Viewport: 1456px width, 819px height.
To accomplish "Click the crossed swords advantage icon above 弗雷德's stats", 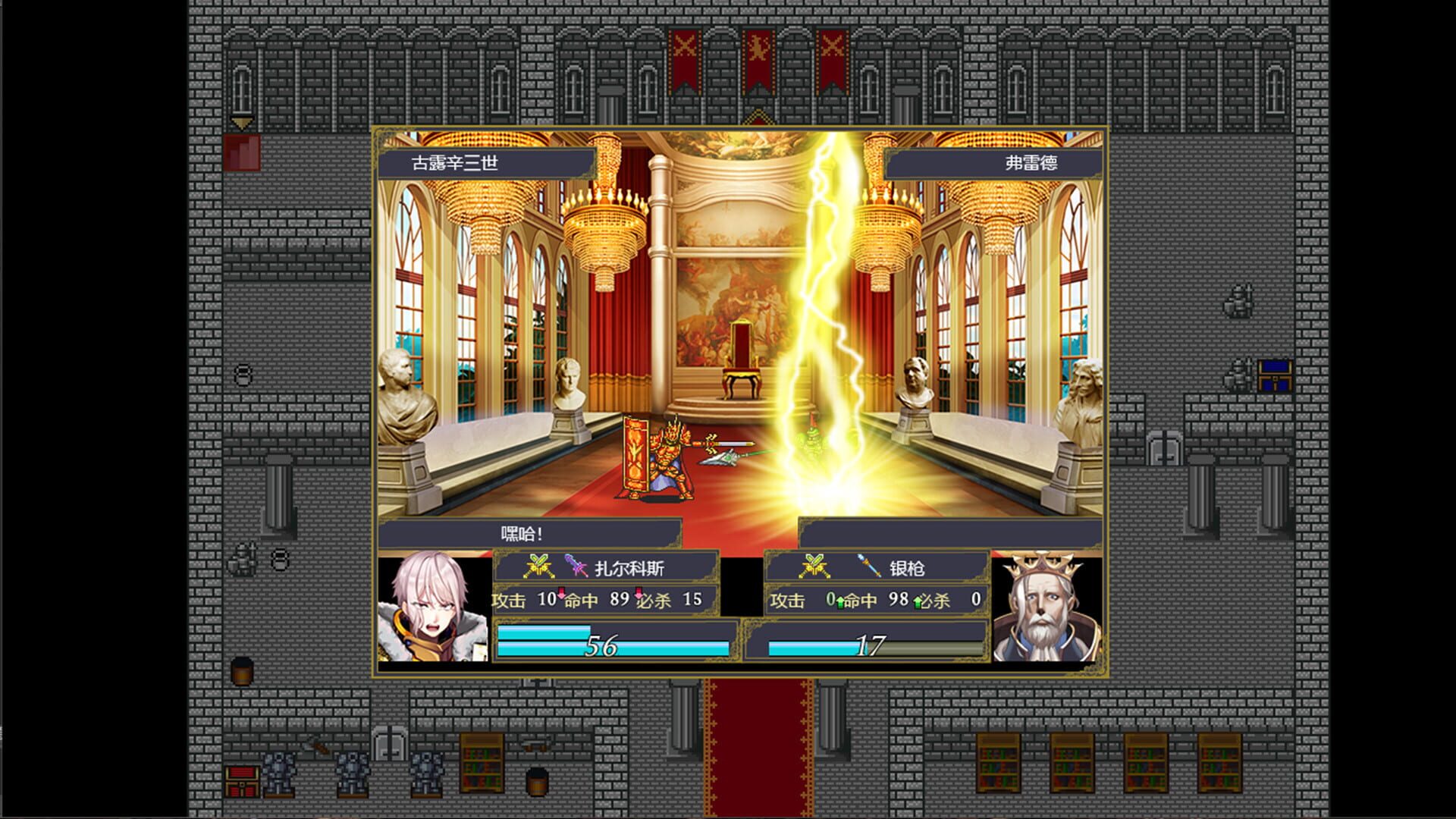I will (814, 564).
